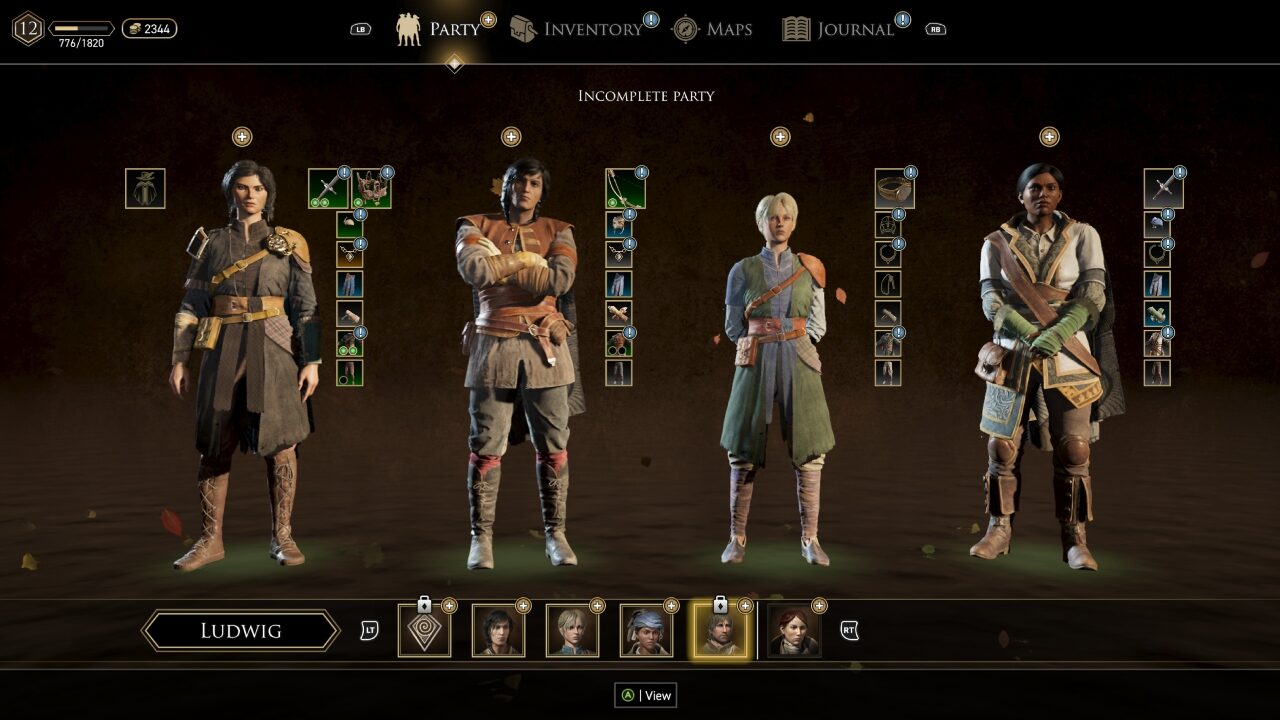Open the Journal tab
This screenshot has height=720, width=1280.
(838, 29)
